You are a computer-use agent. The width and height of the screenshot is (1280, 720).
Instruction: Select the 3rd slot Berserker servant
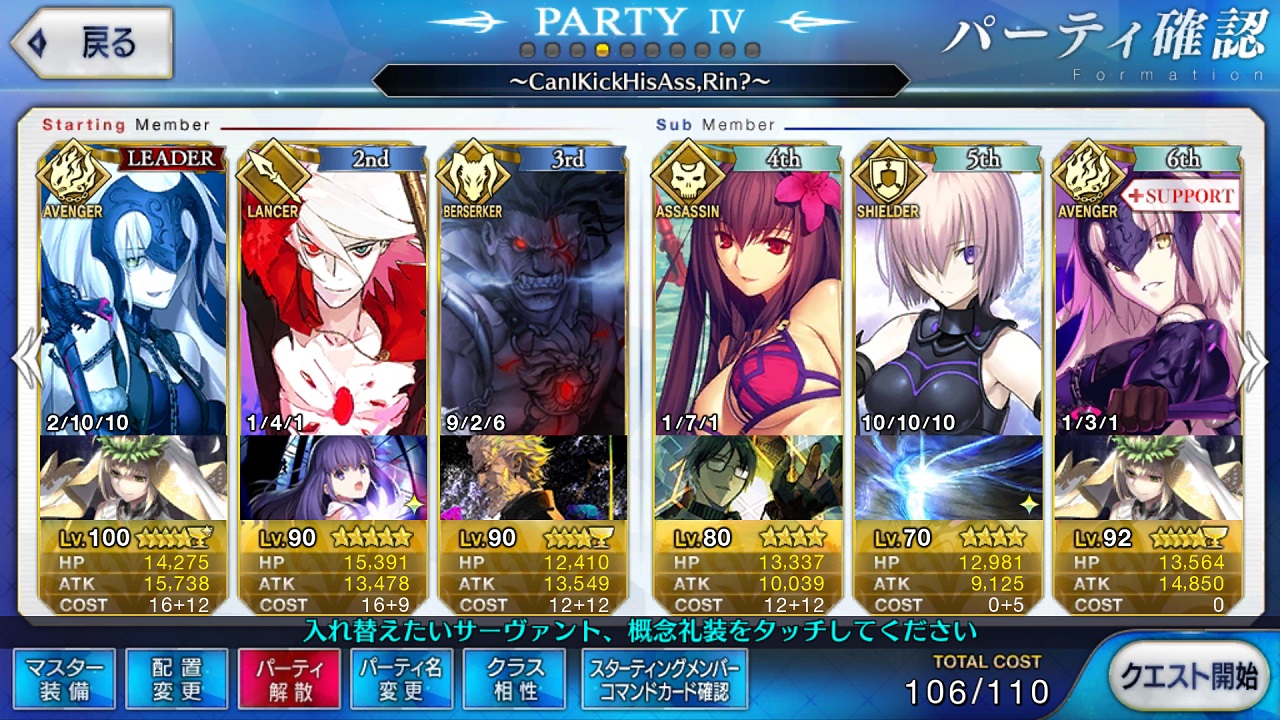(x=533, y=300)
